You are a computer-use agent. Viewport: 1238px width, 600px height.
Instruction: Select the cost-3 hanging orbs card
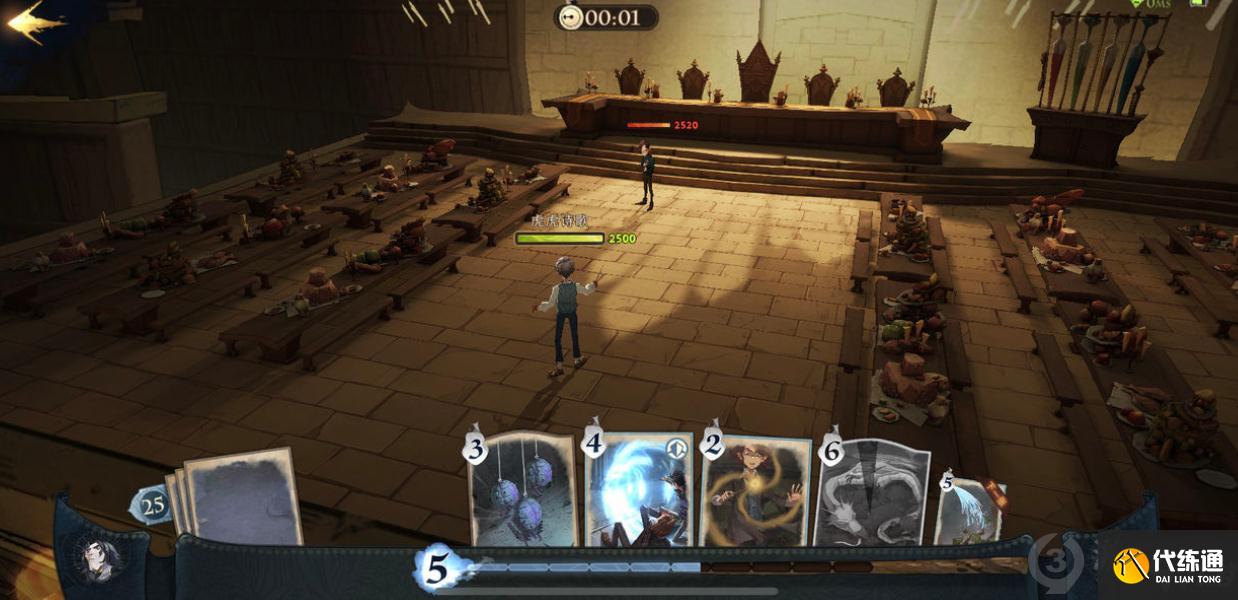[x=524, y=490]
